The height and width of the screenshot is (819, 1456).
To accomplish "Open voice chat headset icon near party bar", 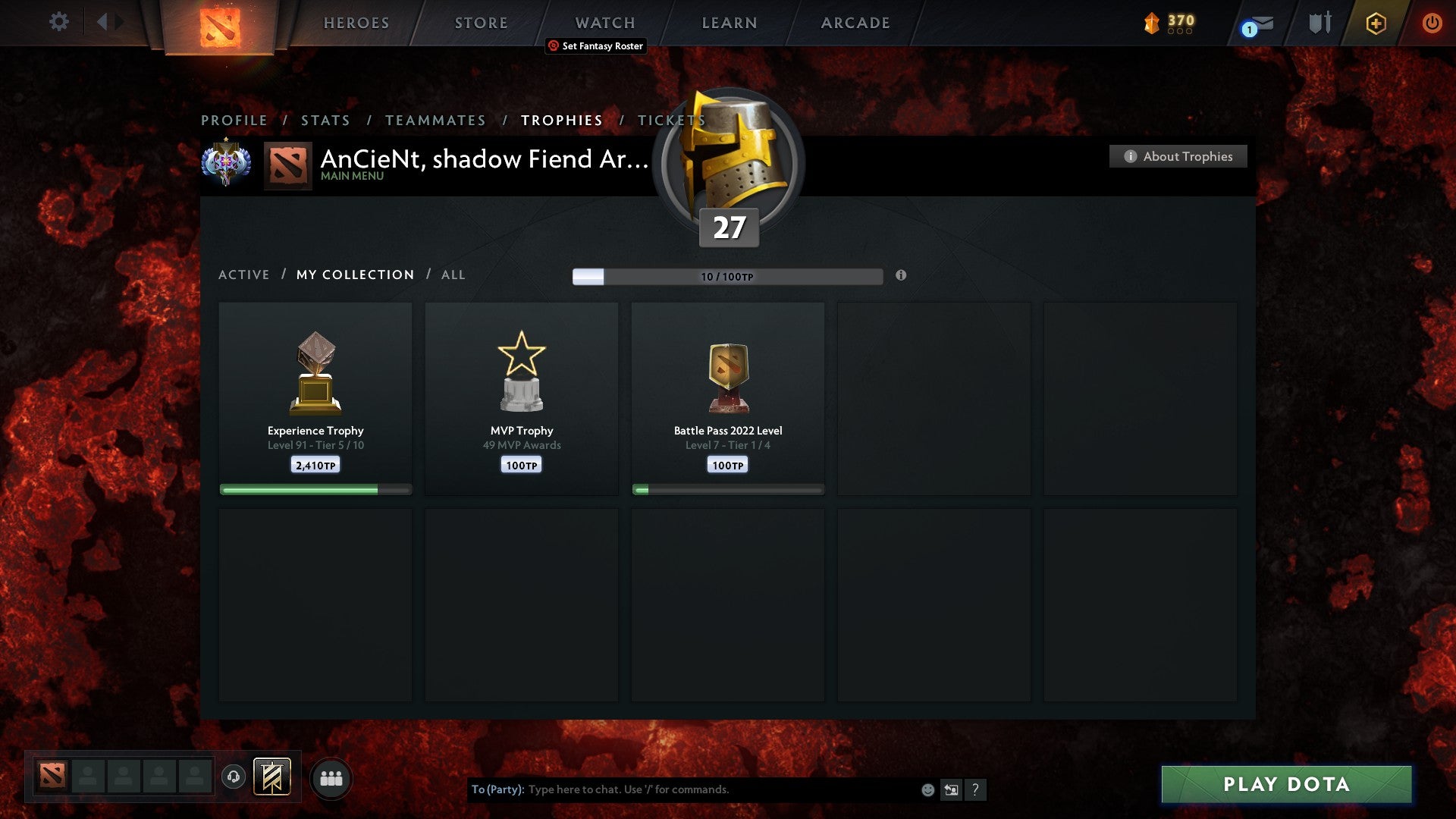I will click(x=233, y=777).
